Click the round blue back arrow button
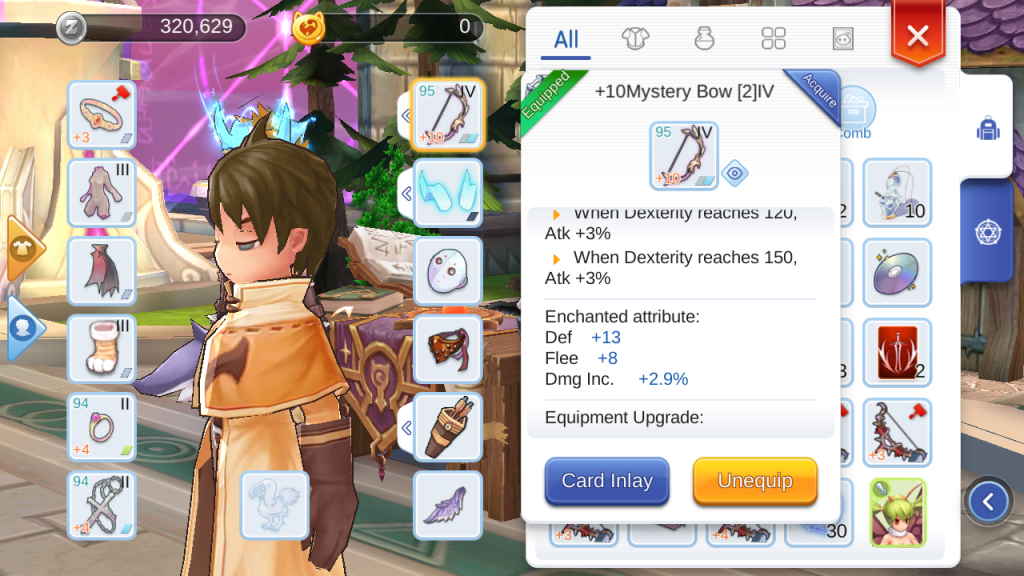This screenshot has height=576, width=1024. pyautogui.click(x=989, y=501)
